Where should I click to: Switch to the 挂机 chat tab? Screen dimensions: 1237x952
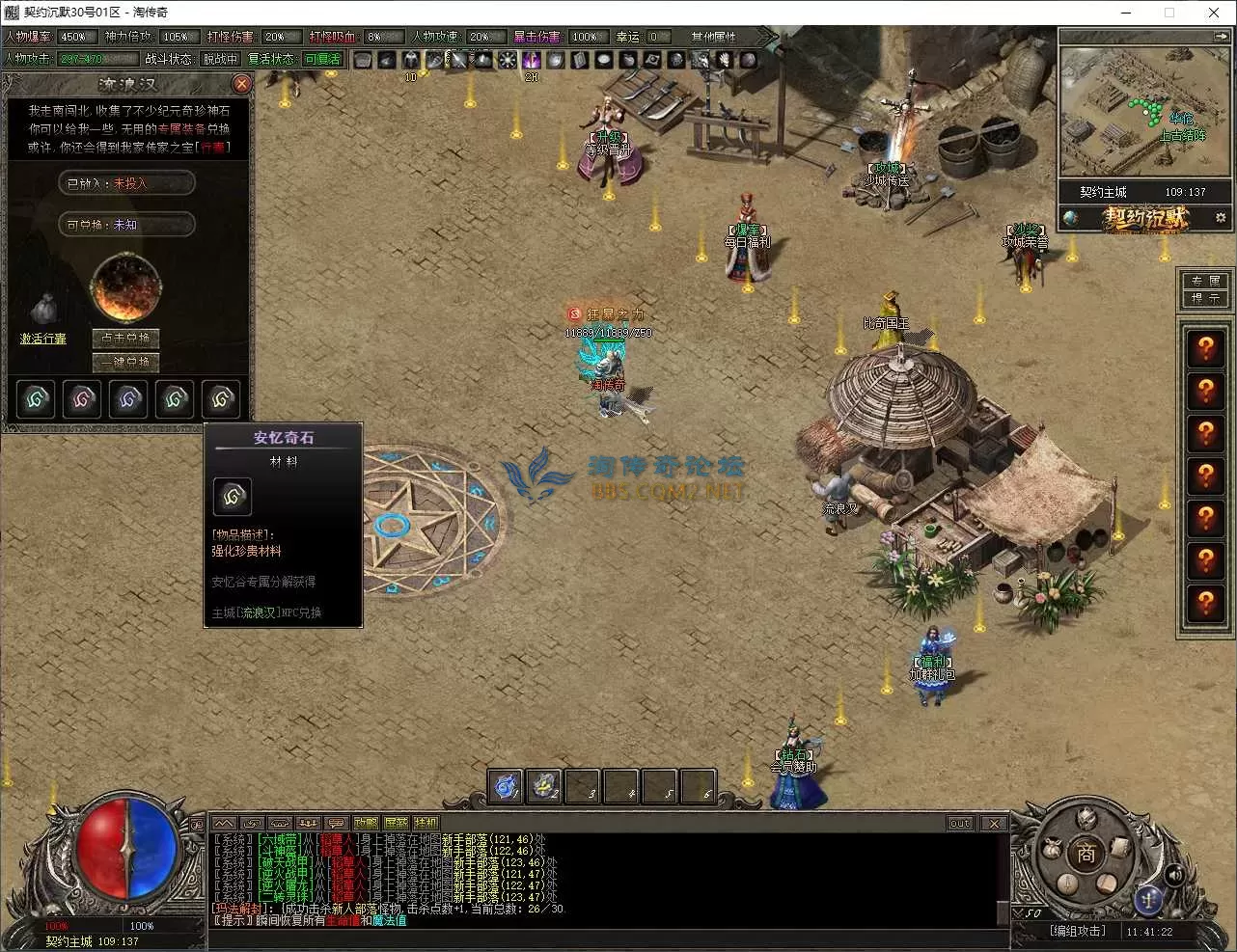[x=426, y=824]
